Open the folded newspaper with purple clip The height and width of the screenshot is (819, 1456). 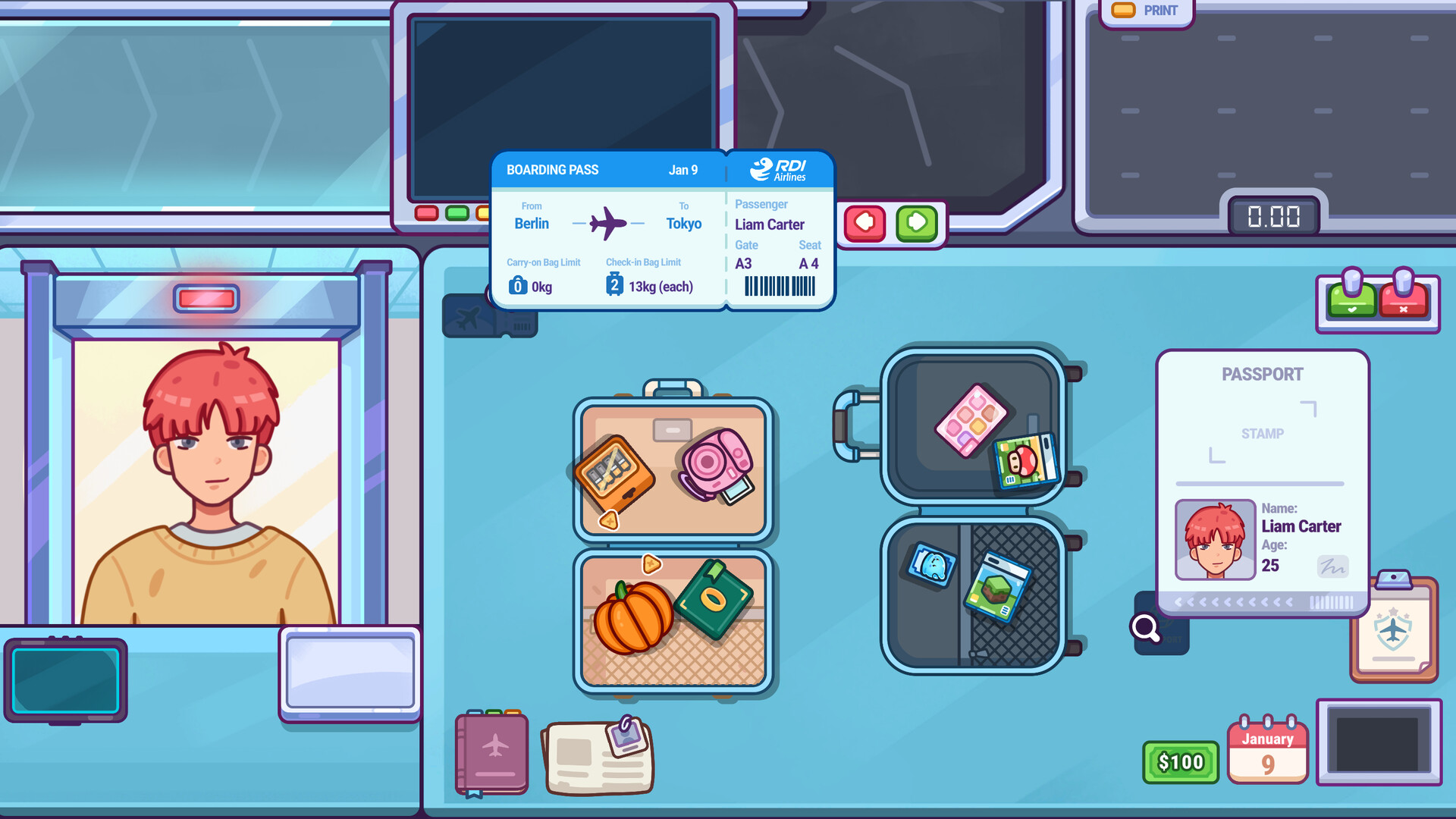point(598,755)
